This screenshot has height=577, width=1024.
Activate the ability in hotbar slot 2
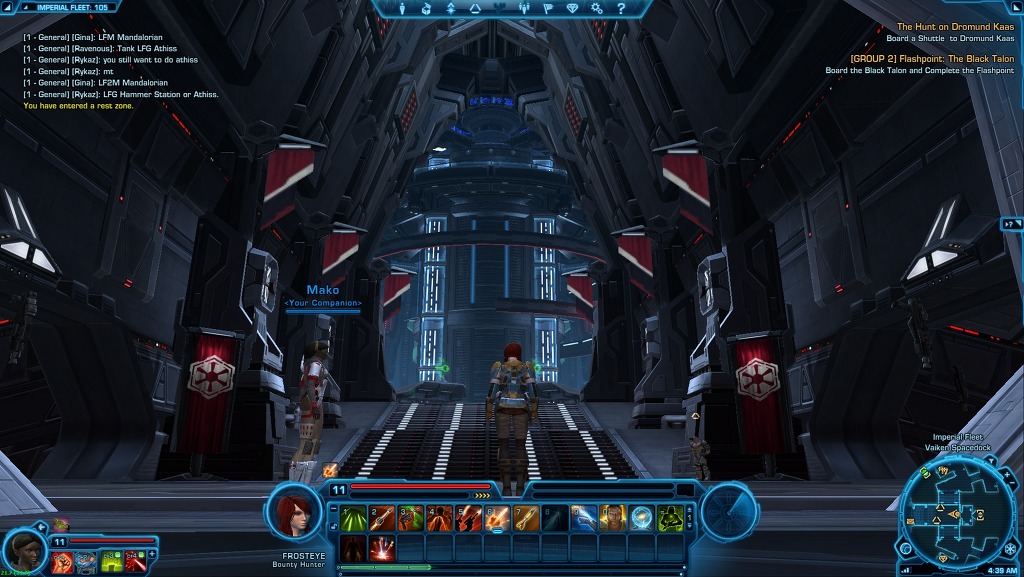point(381,518)
